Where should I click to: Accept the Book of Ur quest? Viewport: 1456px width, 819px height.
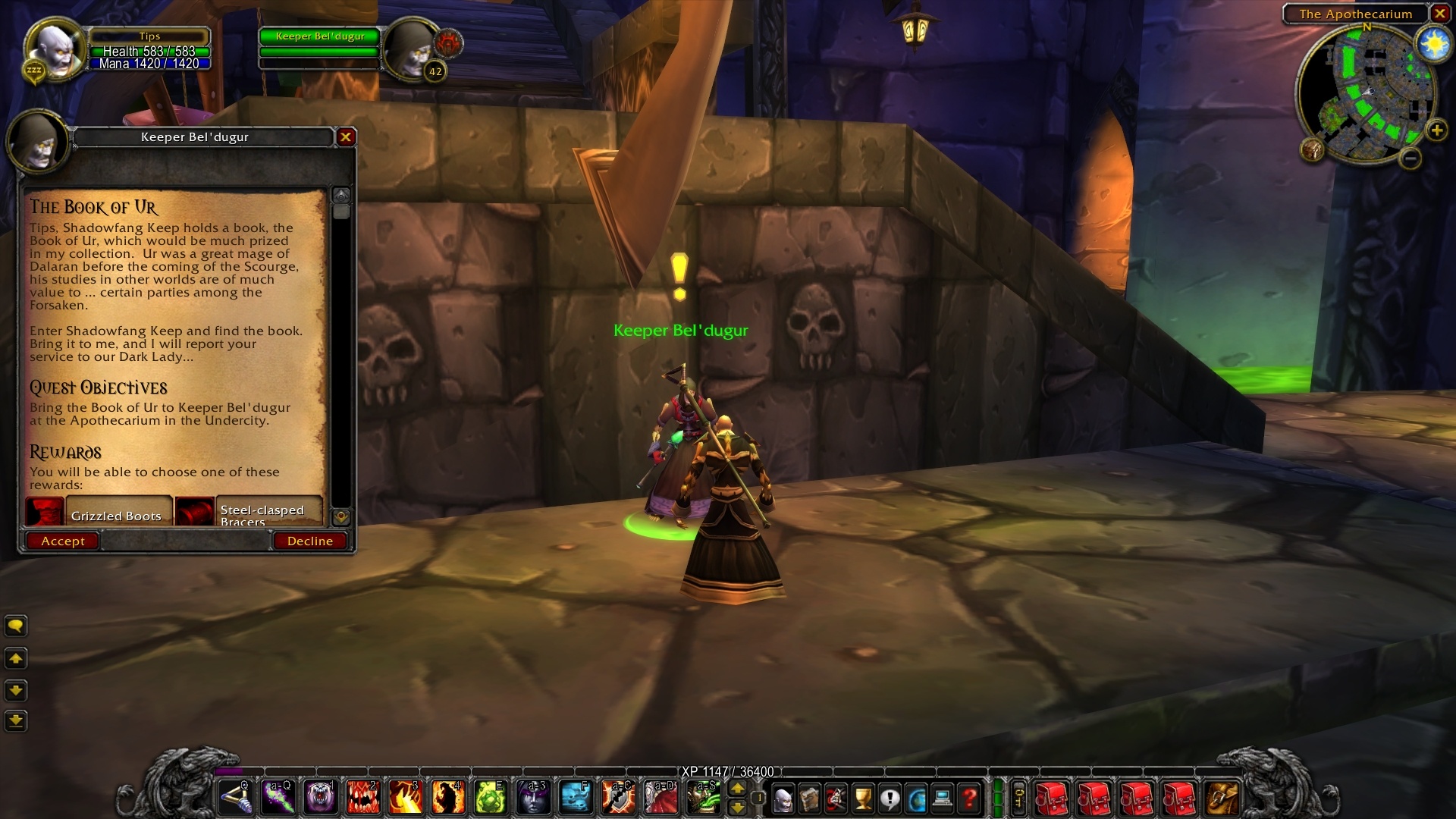(x=62, y=541)
